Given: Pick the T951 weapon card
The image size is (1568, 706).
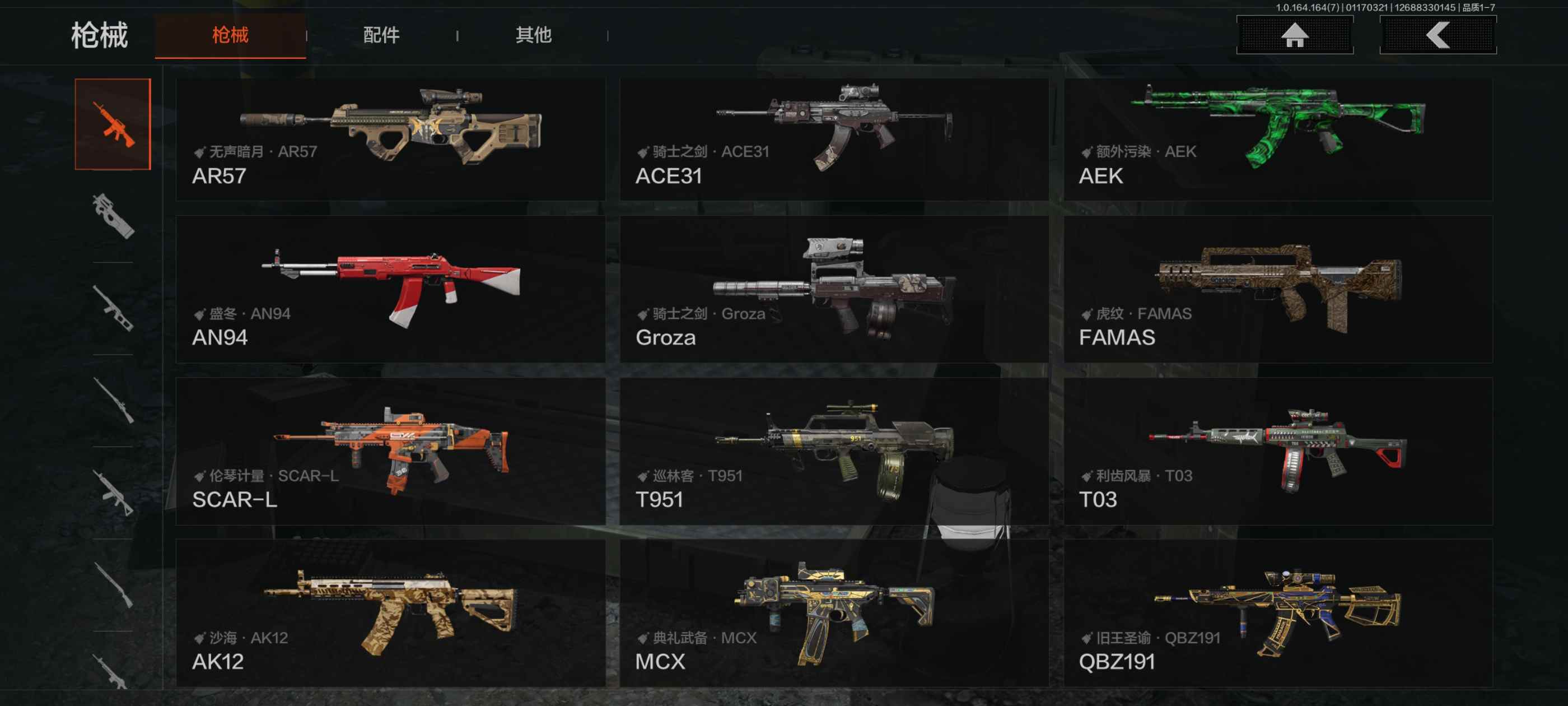Looking at the screenshot, I should click(x=833, y=452).
